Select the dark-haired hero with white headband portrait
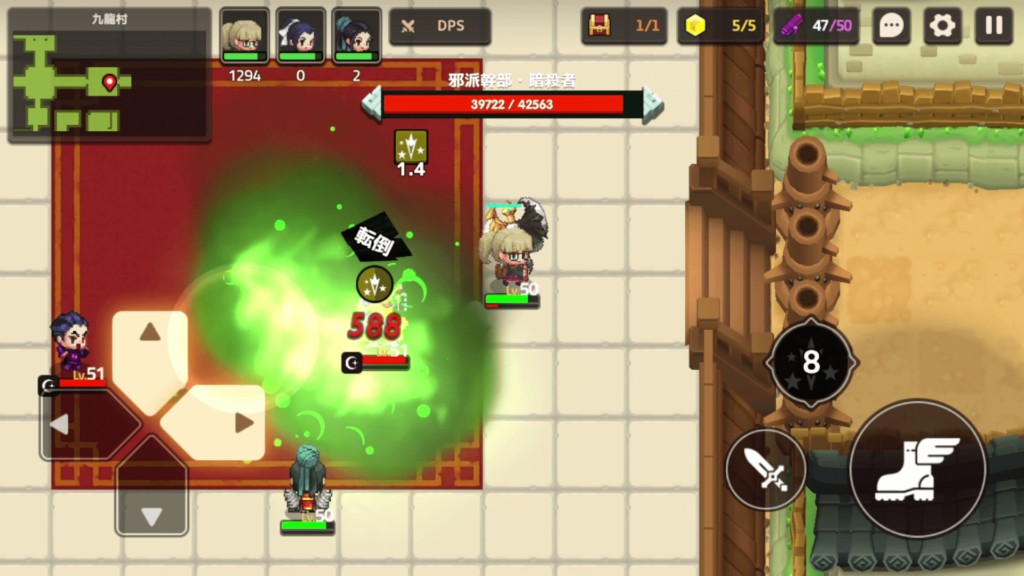 [x=300, y=38]
